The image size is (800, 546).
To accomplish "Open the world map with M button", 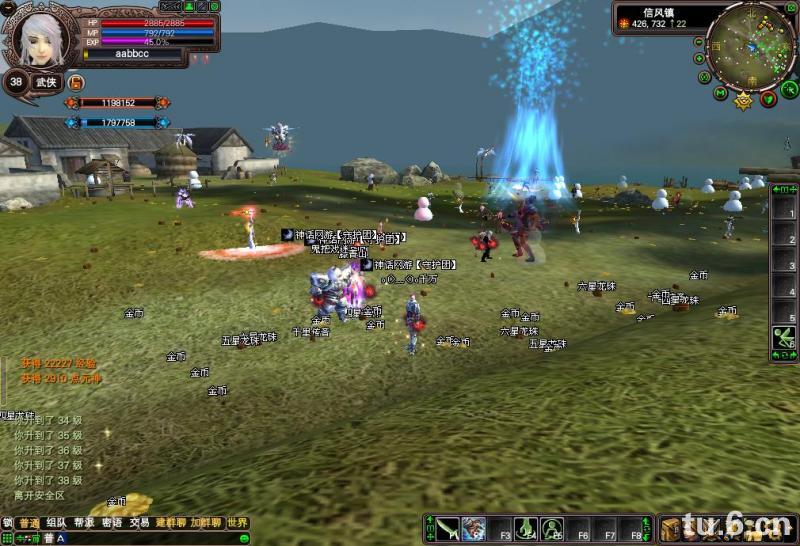I will [x=720, y=93].
